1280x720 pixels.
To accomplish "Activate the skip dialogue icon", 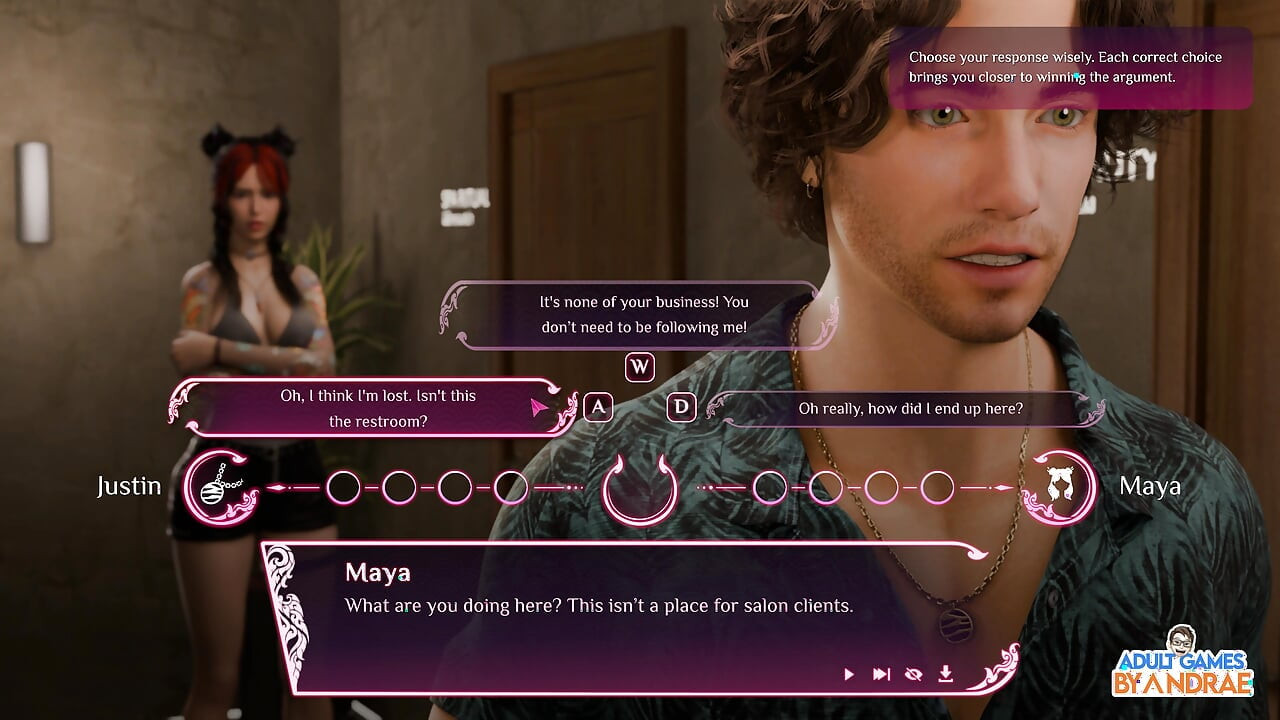I will tap(881, 674).
